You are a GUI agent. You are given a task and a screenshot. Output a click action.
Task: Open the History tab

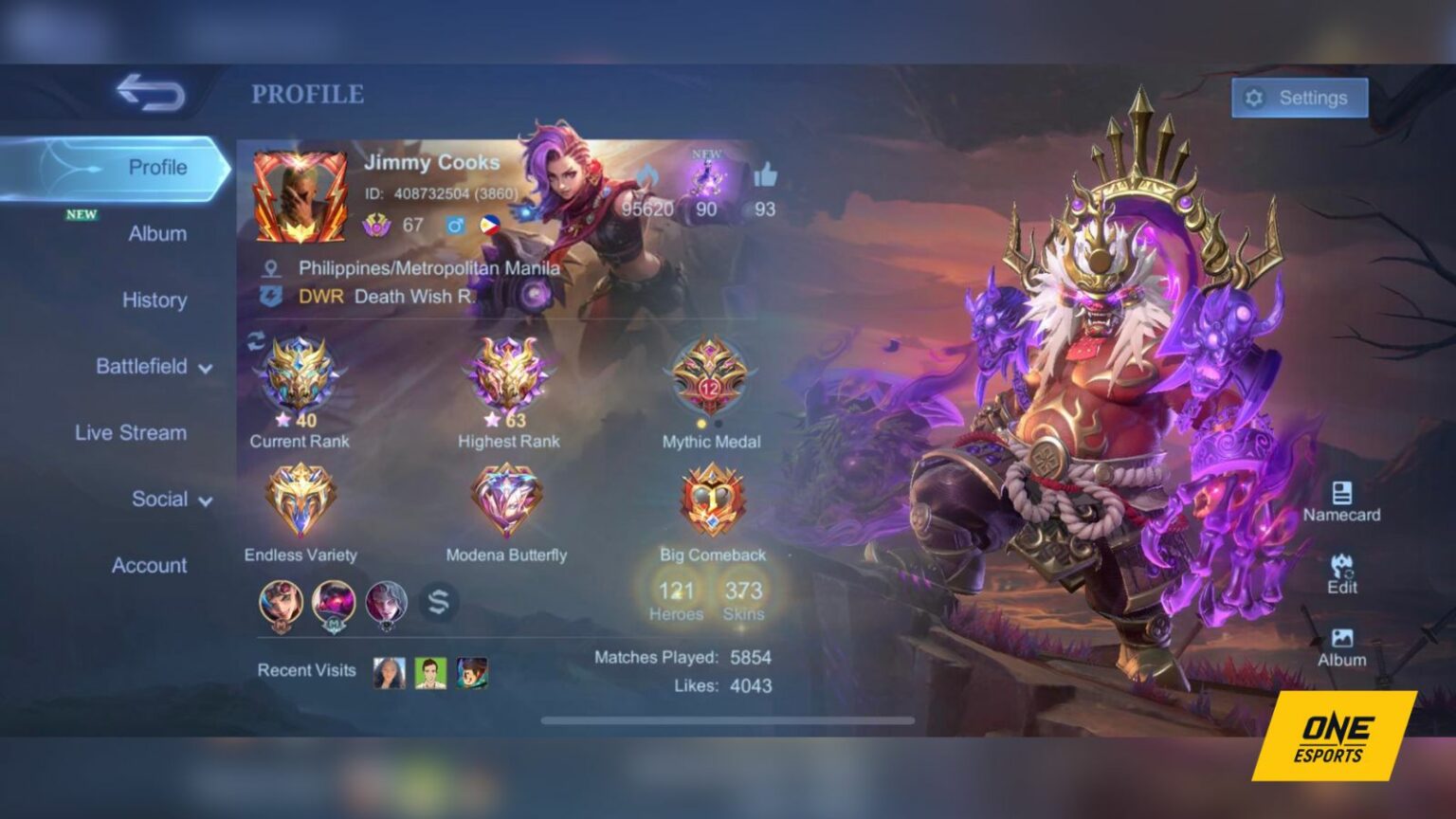click(x=154, y=300)
